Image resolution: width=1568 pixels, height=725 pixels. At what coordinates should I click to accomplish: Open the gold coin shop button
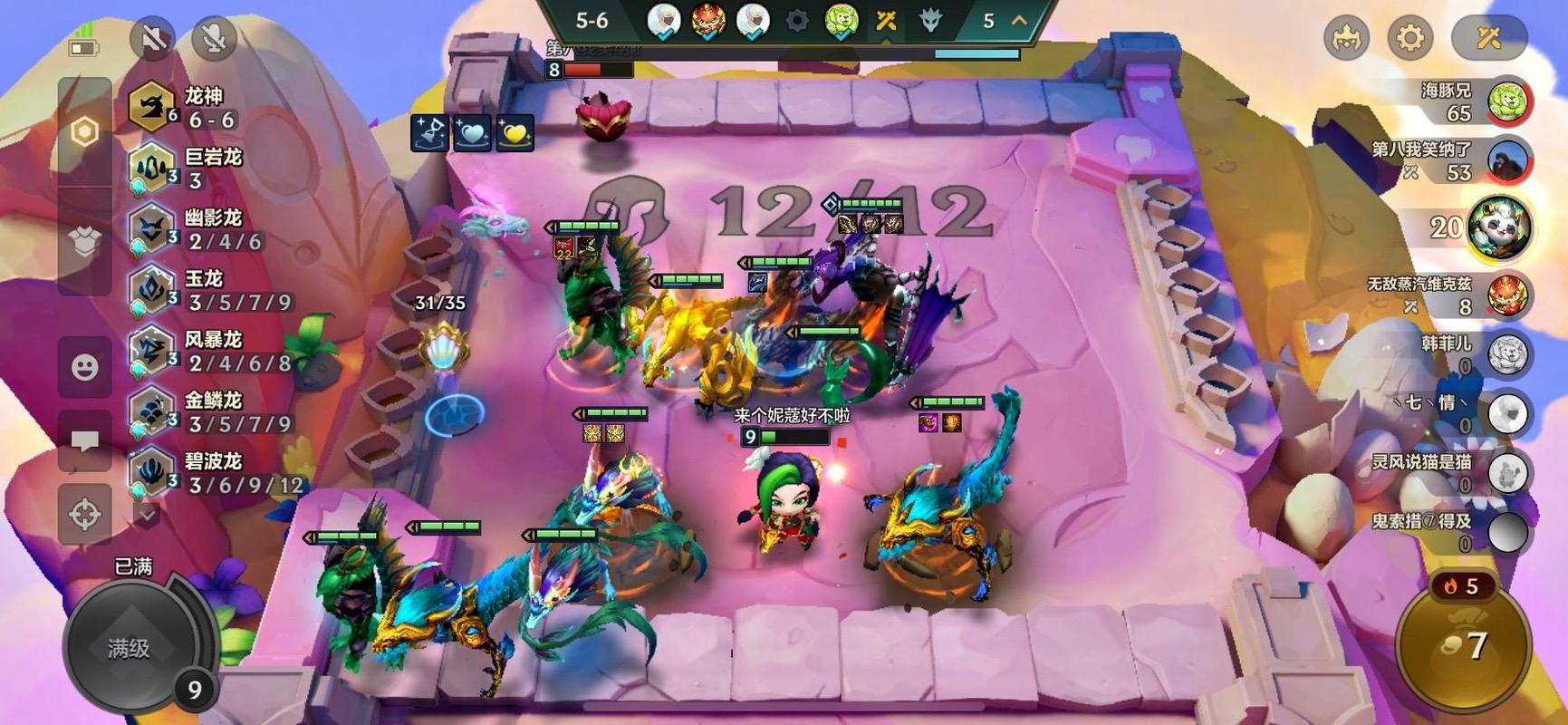[1464, 645]
